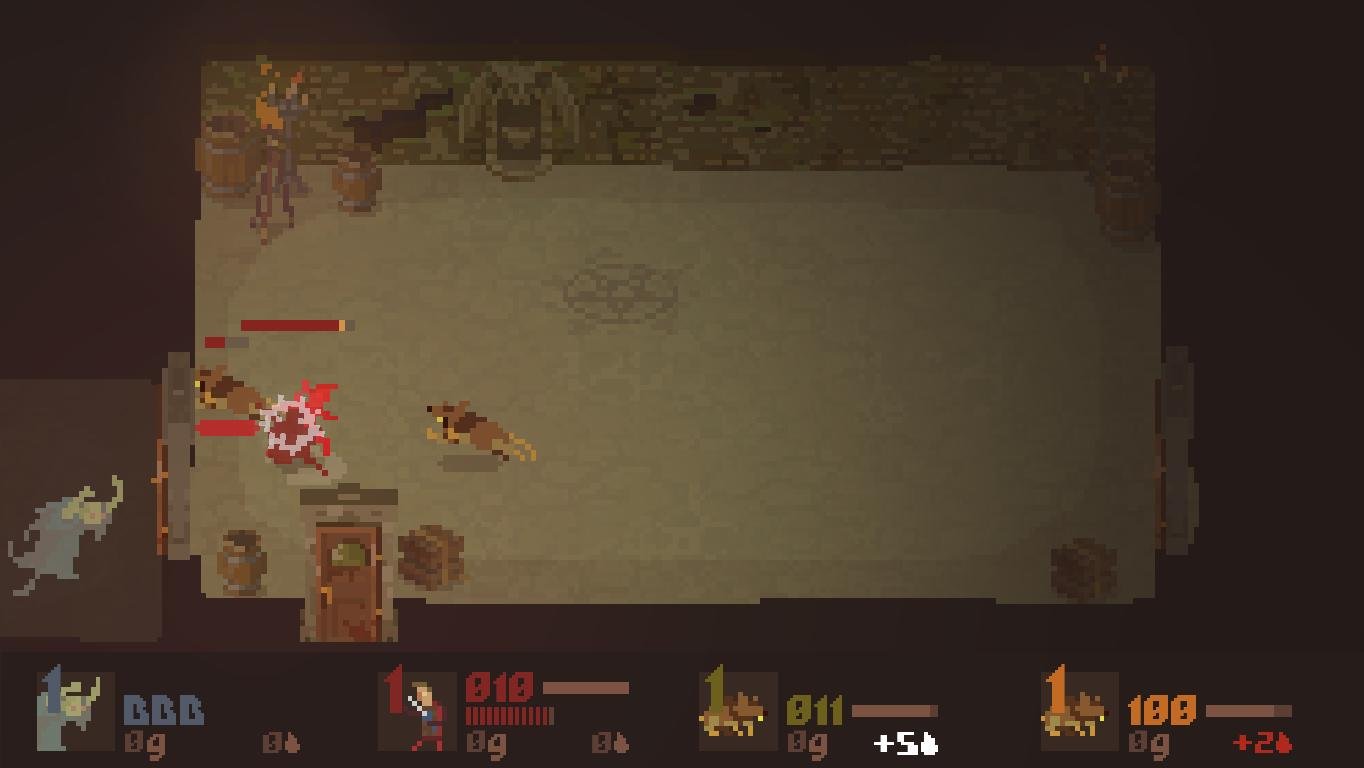Click the red boss health bar above the fight
Image resolution: width=1364 pixels, height=768 pixels.
click(290, 325)
